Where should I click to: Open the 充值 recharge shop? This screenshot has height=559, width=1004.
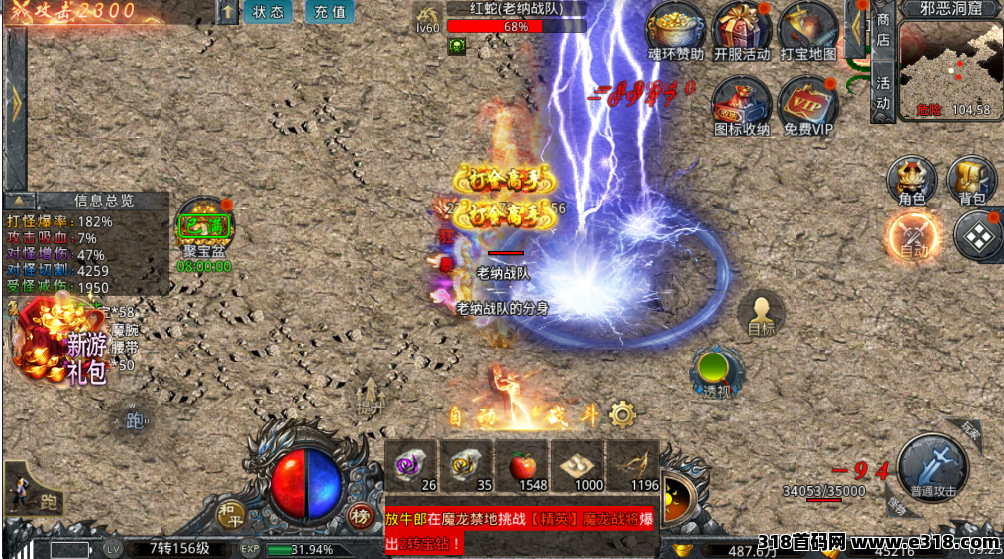[x=329, y=12]
